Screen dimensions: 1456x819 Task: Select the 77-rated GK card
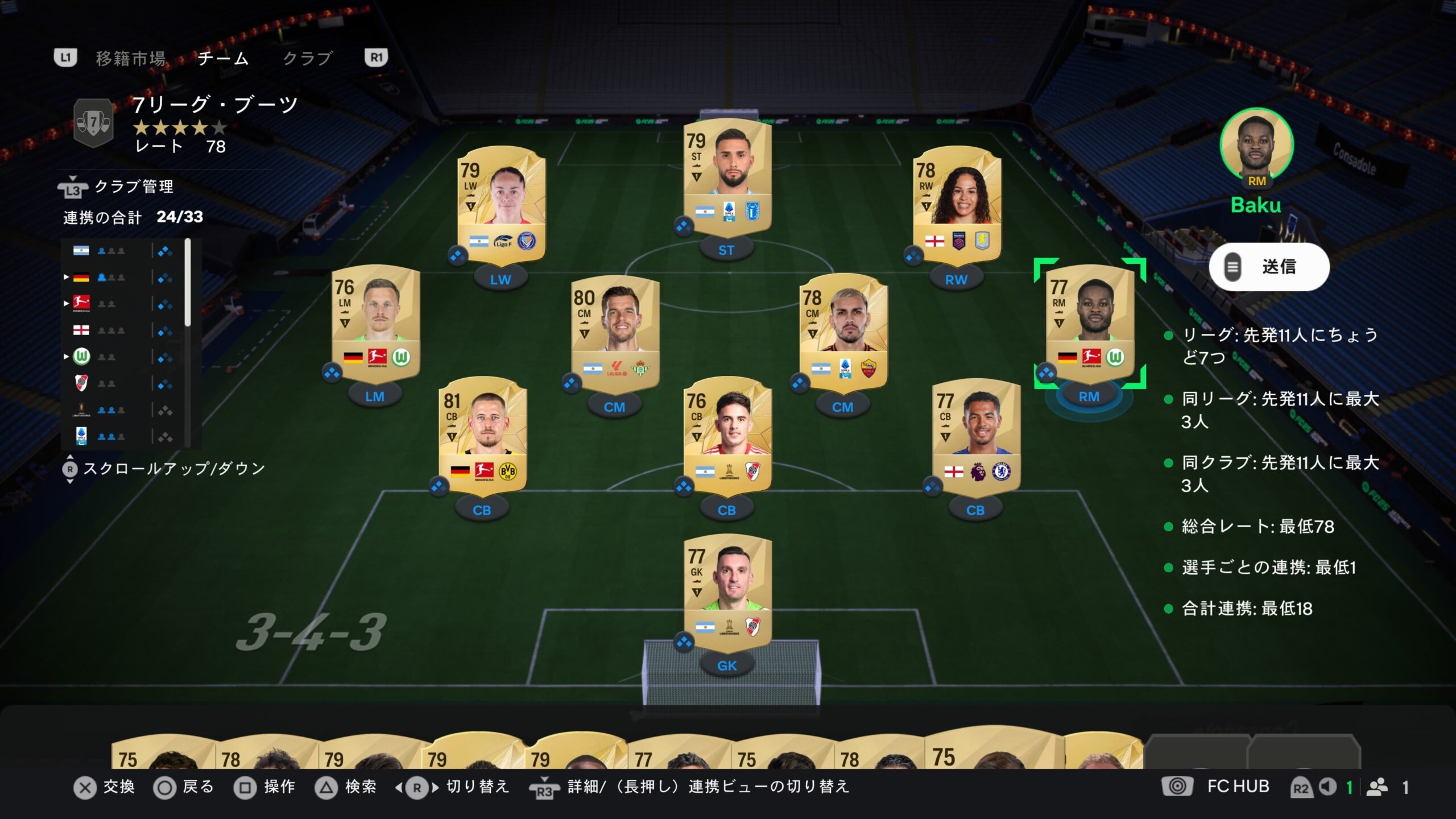pos(727,591)
